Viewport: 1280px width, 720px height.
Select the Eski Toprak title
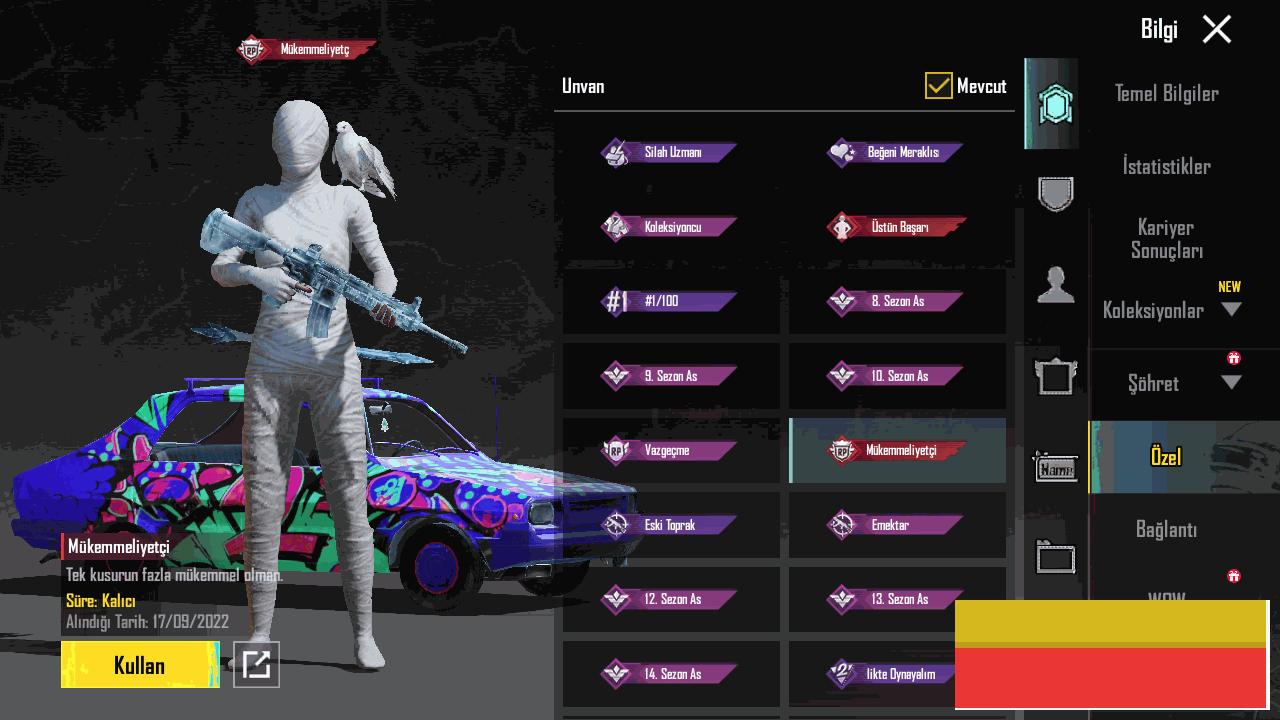pyautogui.click(x=670, y=525)
